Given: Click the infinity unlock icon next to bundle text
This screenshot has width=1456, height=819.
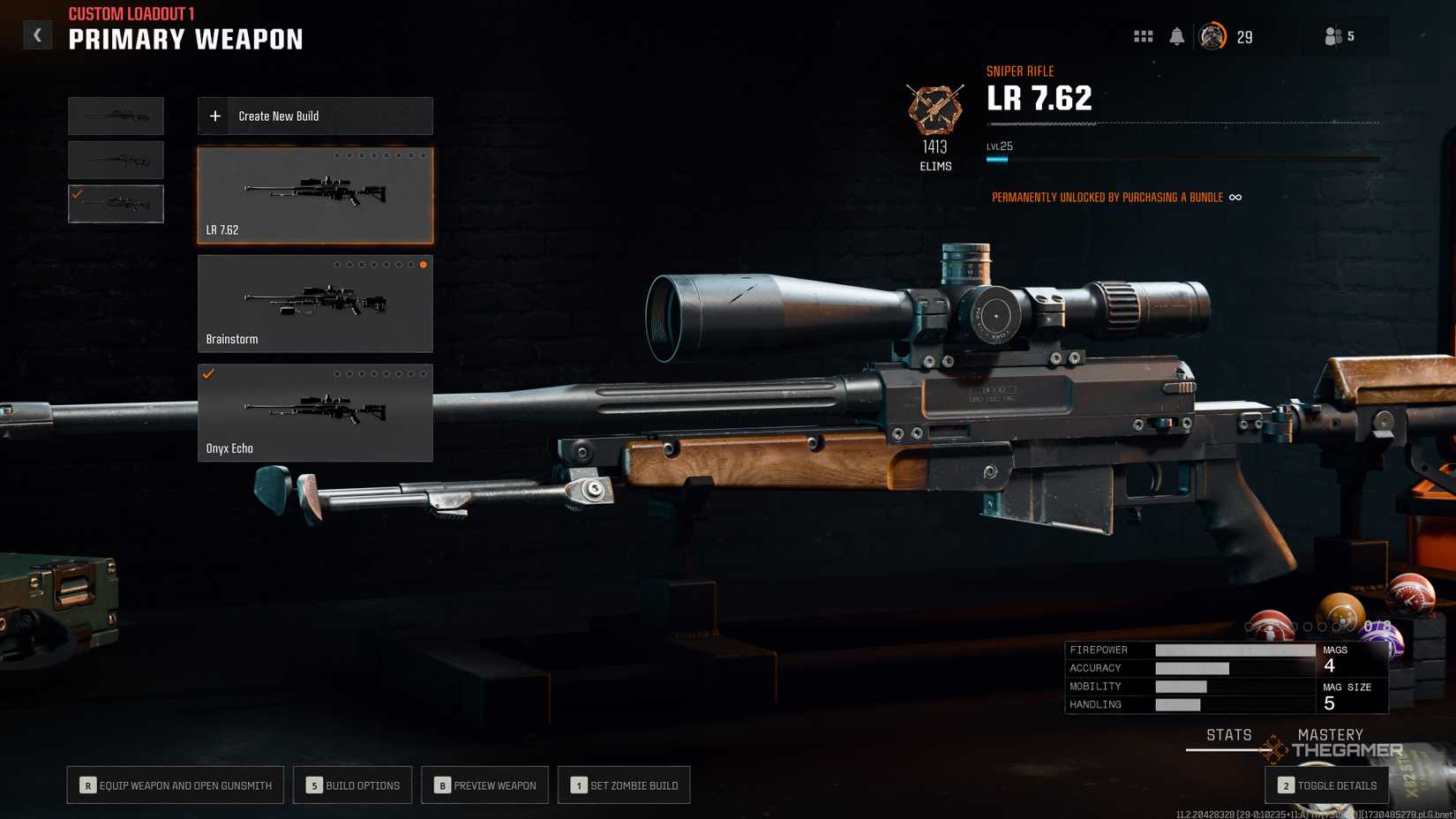Looking at the screenshot, I should [x=1235, y=197].
